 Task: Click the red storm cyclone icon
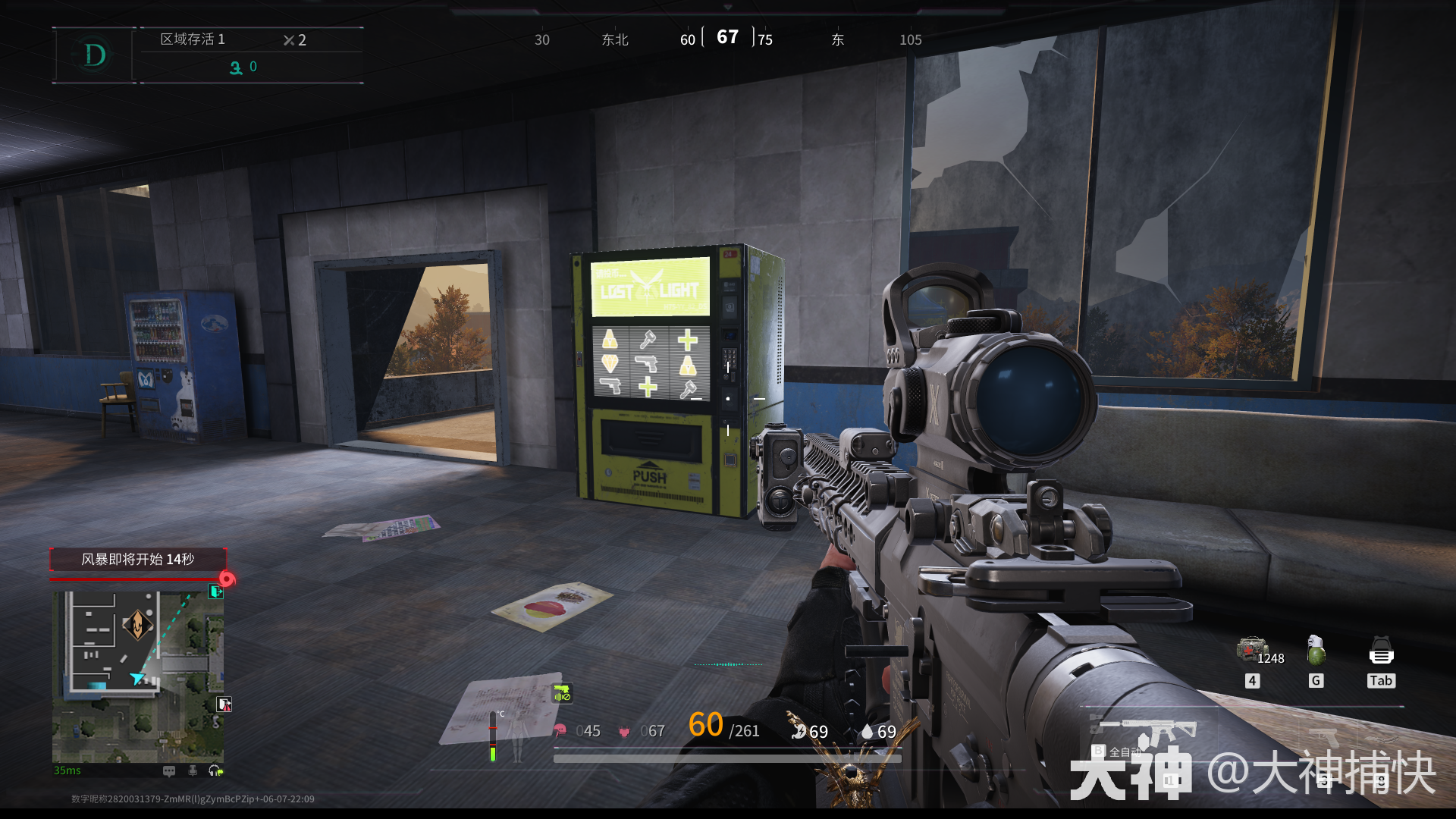tap(227, 579)
